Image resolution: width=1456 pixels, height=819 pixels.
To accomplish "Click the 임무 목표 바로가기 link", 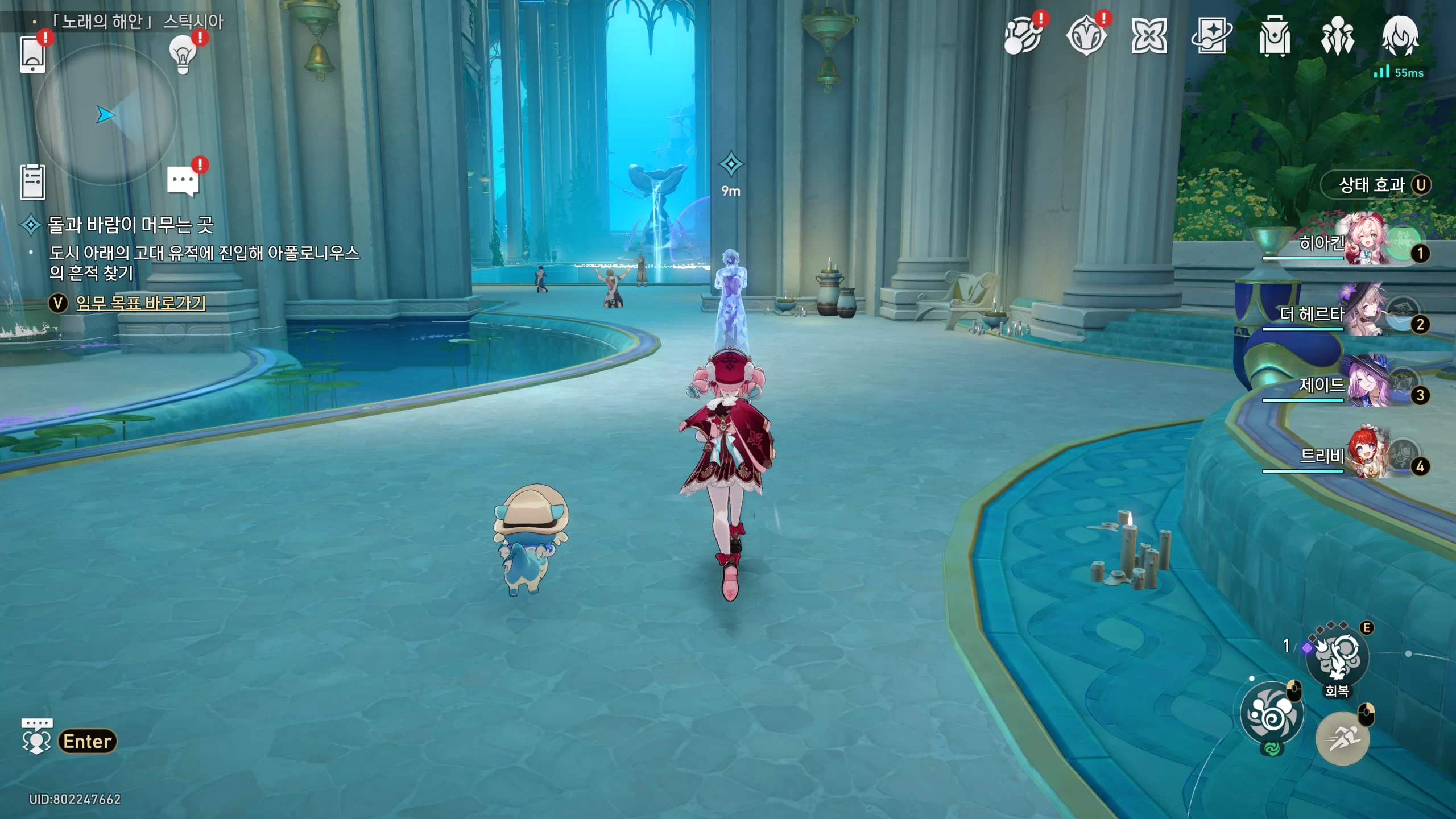I will click(x=140, y=303).
